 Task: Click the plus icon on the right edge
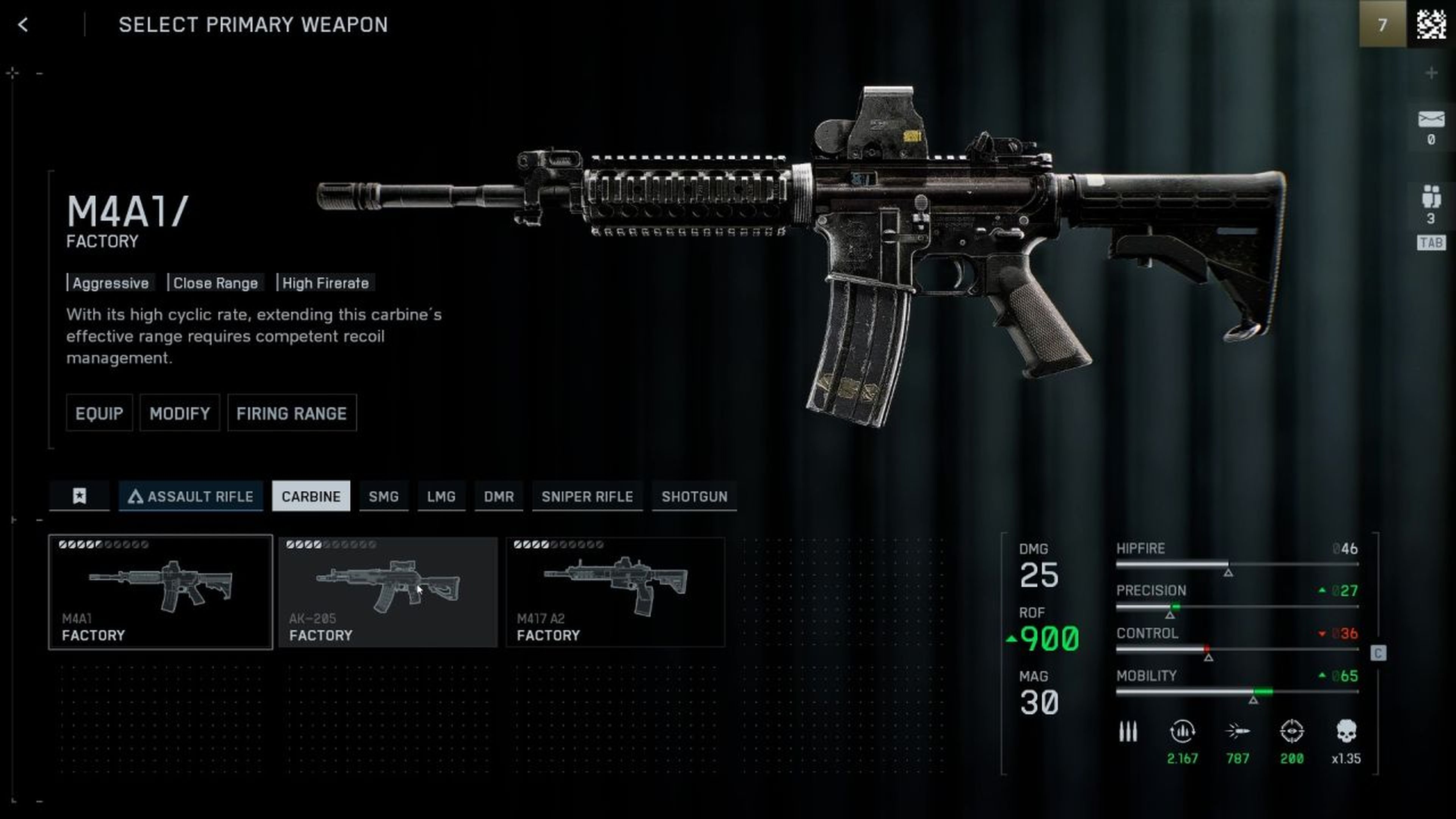1431,72
